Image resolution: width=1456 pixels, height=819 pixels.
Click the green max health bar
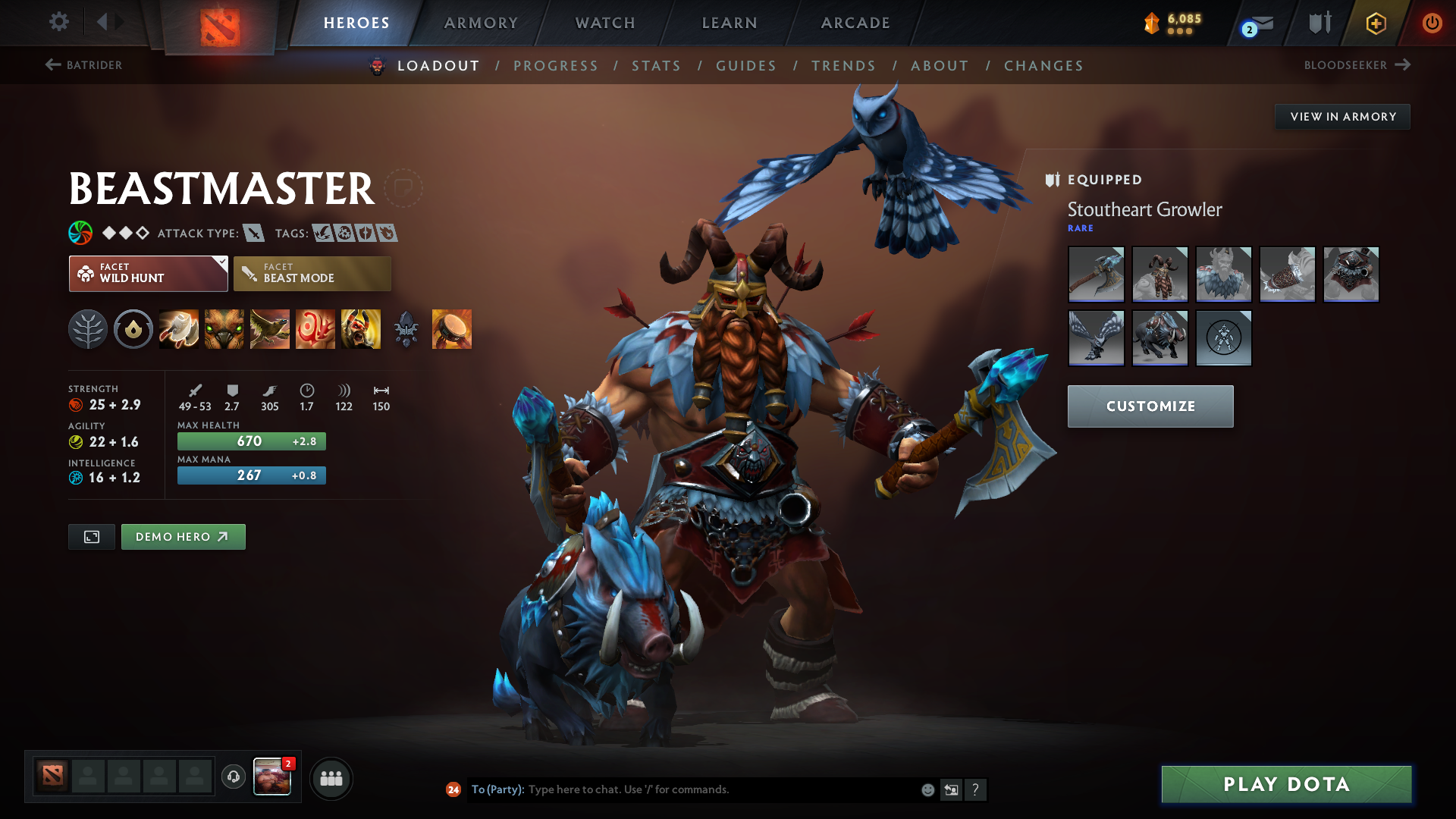[x=251, y=441]
